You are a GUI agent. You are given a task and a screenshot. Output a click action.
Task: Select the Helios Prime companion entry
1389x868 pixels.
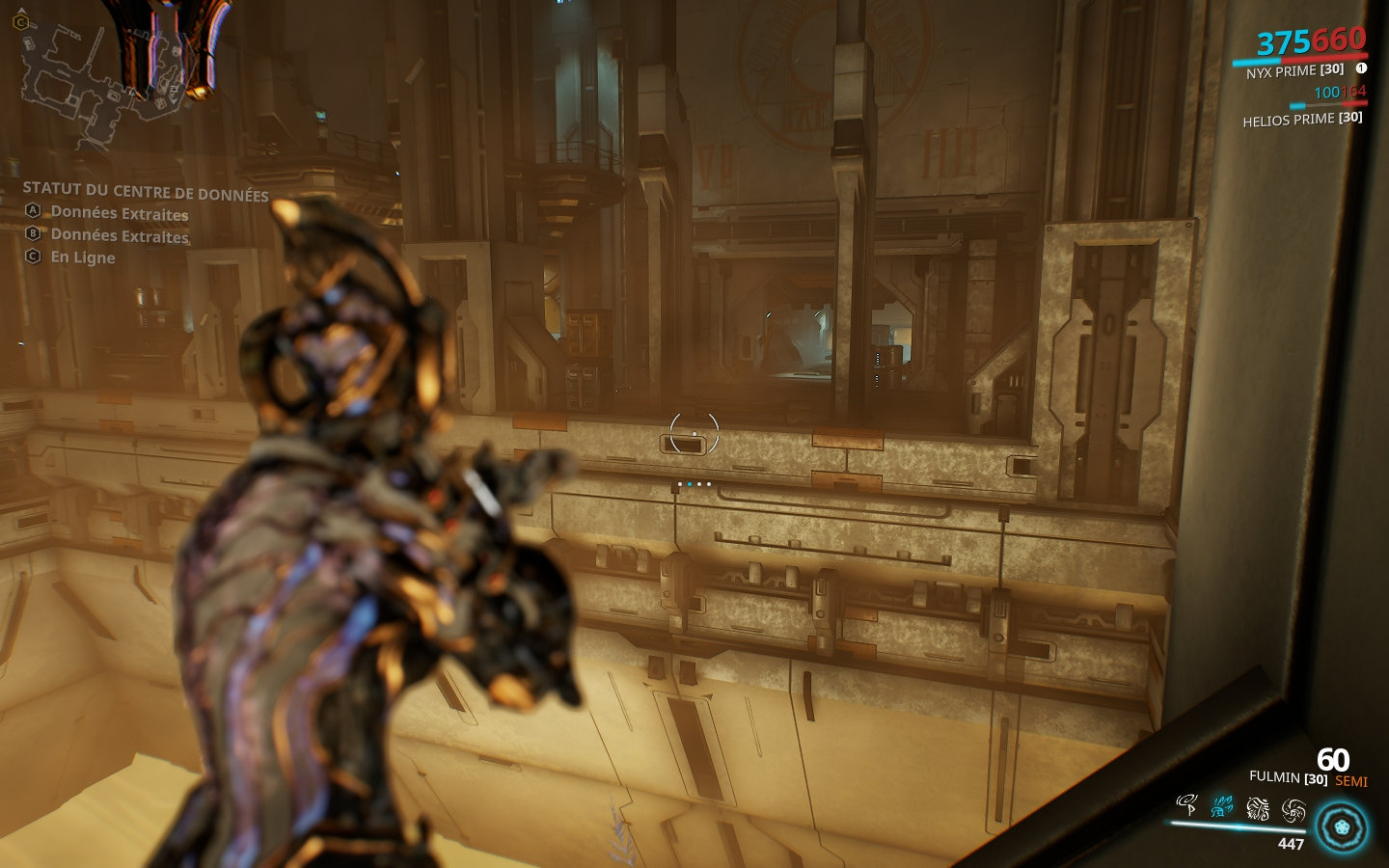(x=1301, y=121)
